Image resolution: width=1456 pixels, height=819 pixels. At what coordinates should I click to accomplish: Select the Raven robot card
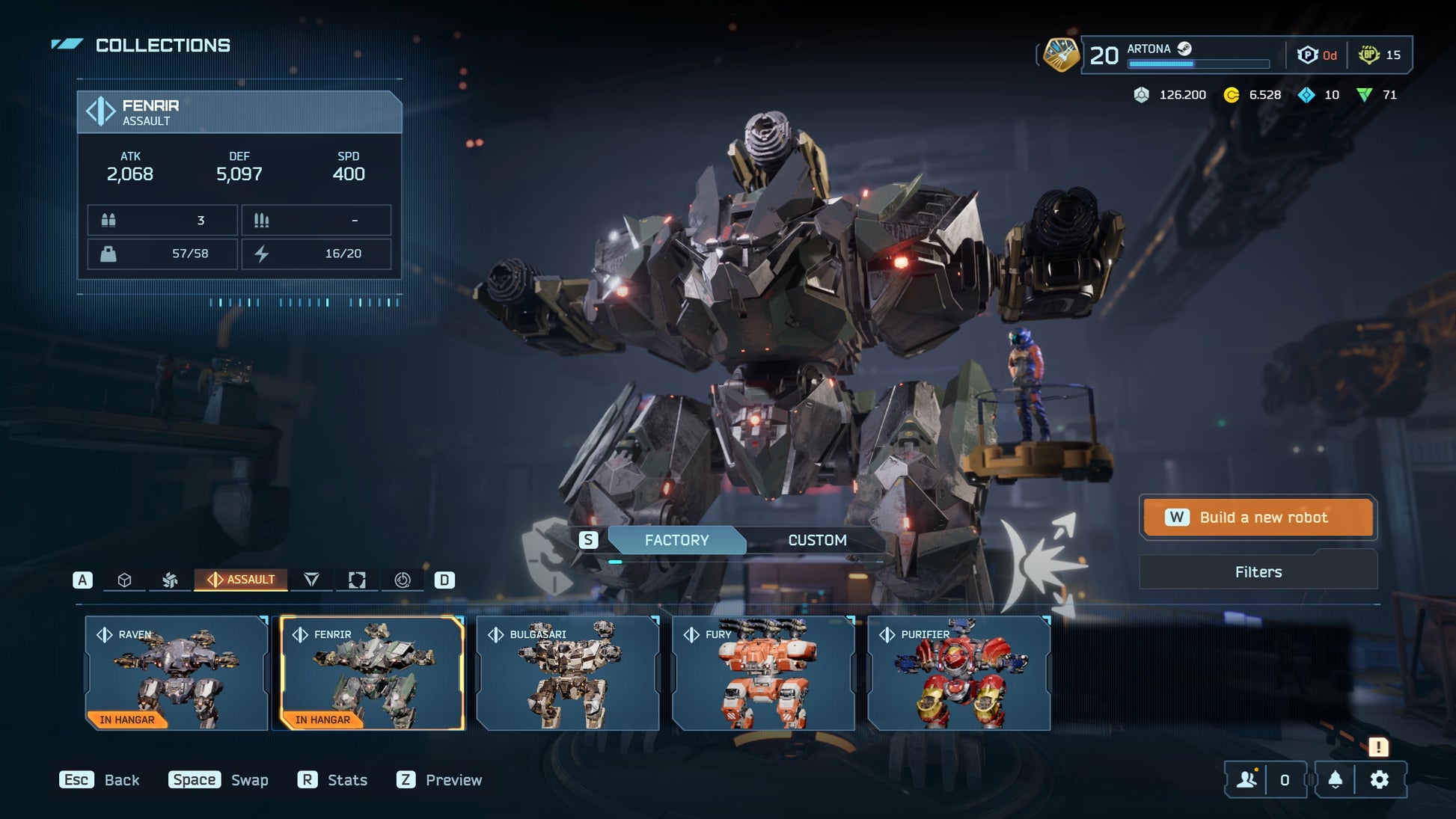point(177,673)
